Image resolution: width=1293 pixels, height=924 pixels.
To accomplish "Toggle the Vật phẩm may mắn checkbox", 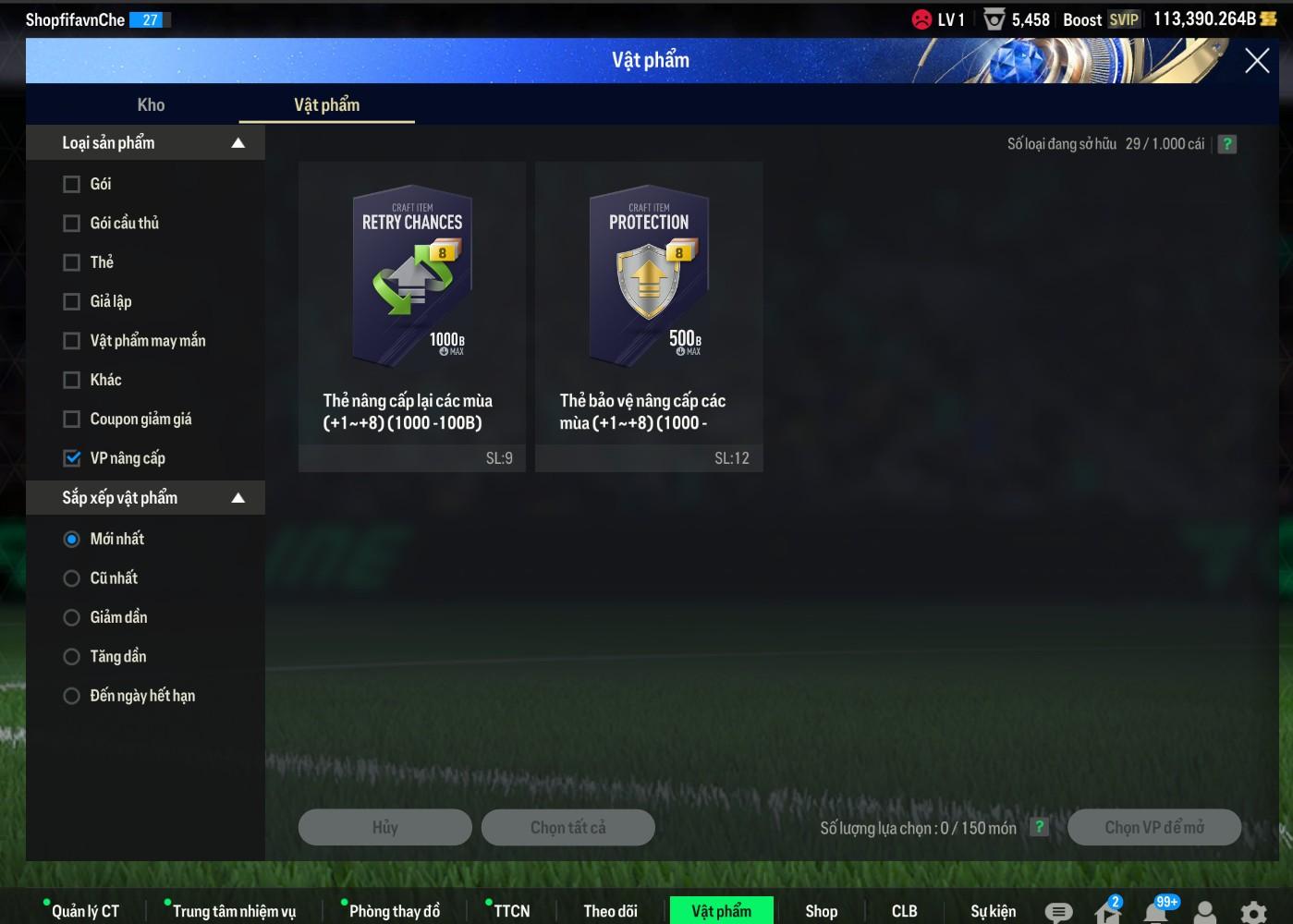I will 71,341.
